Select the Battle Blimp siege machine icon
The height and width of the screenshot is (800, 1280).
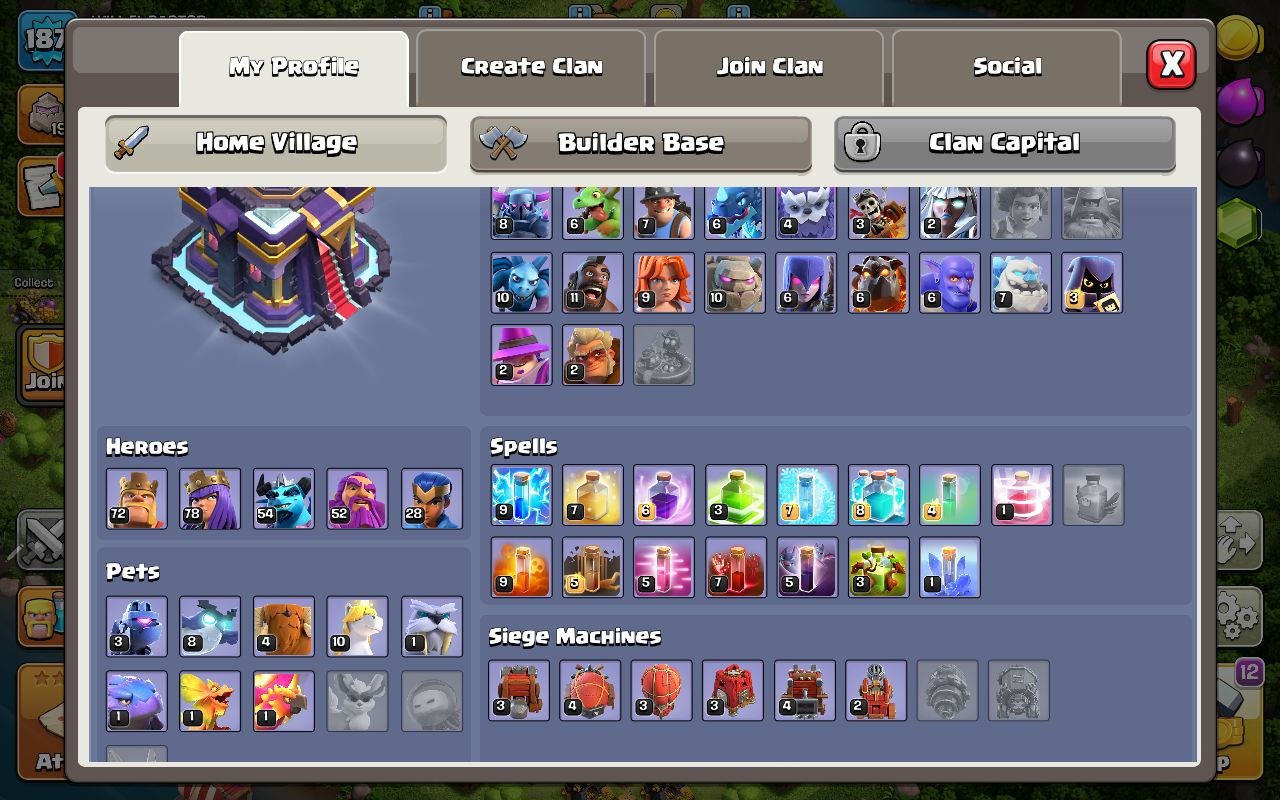point(593,689)
